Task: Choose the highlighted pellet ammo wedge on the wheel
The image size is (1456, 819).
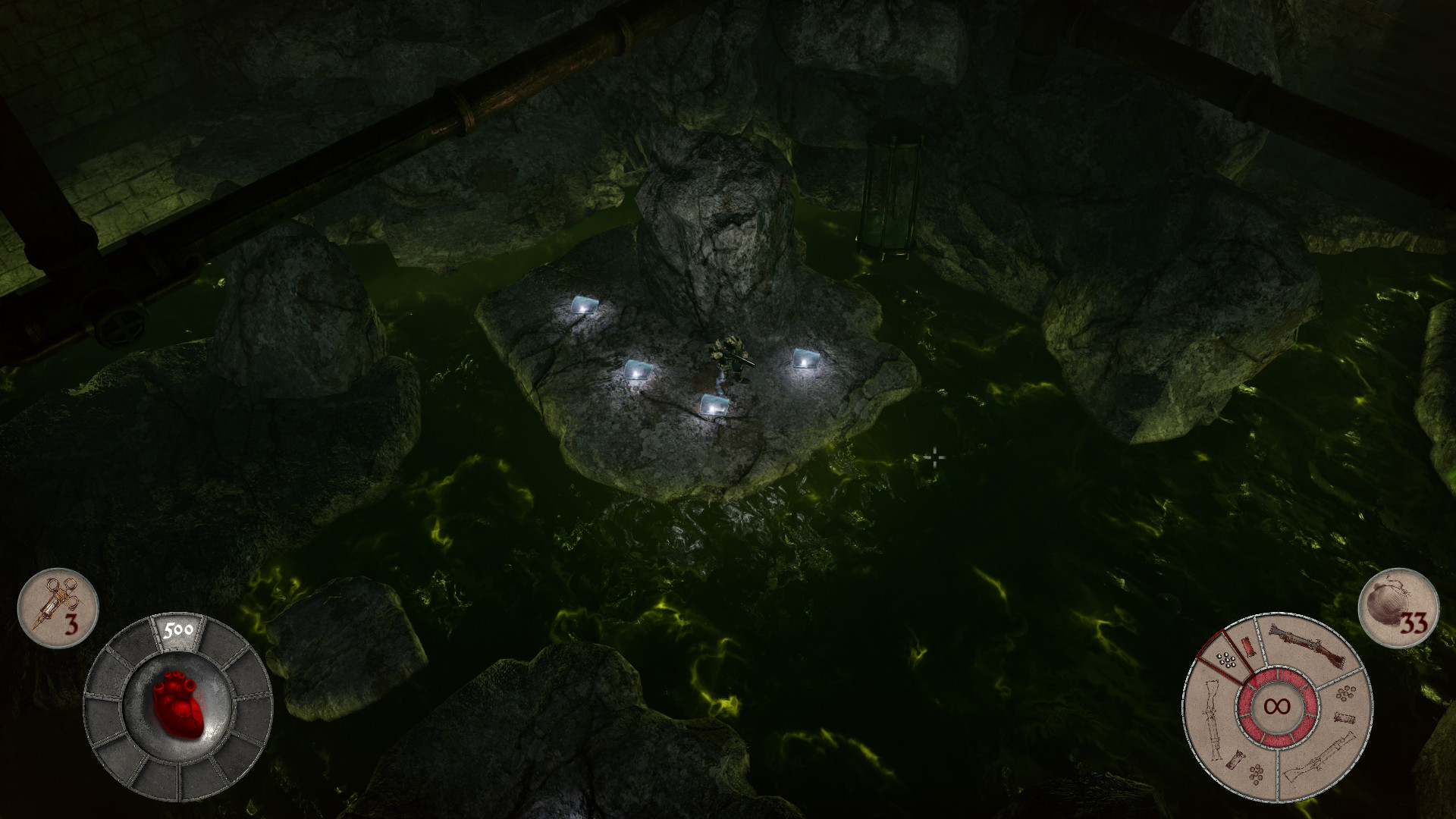Action: point(1226,660)
